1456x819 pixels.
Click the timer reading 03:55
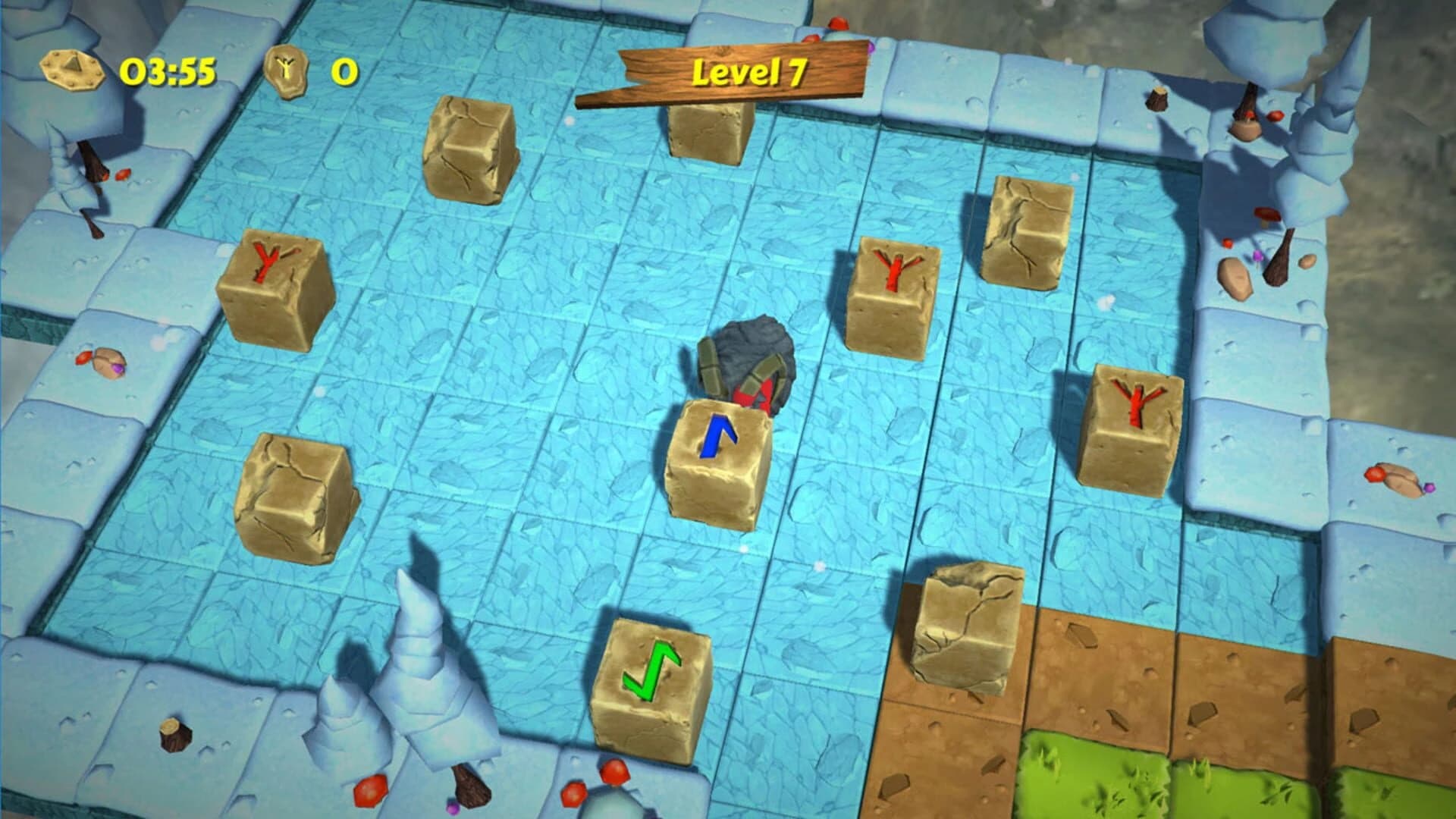(x=167, y=71)
